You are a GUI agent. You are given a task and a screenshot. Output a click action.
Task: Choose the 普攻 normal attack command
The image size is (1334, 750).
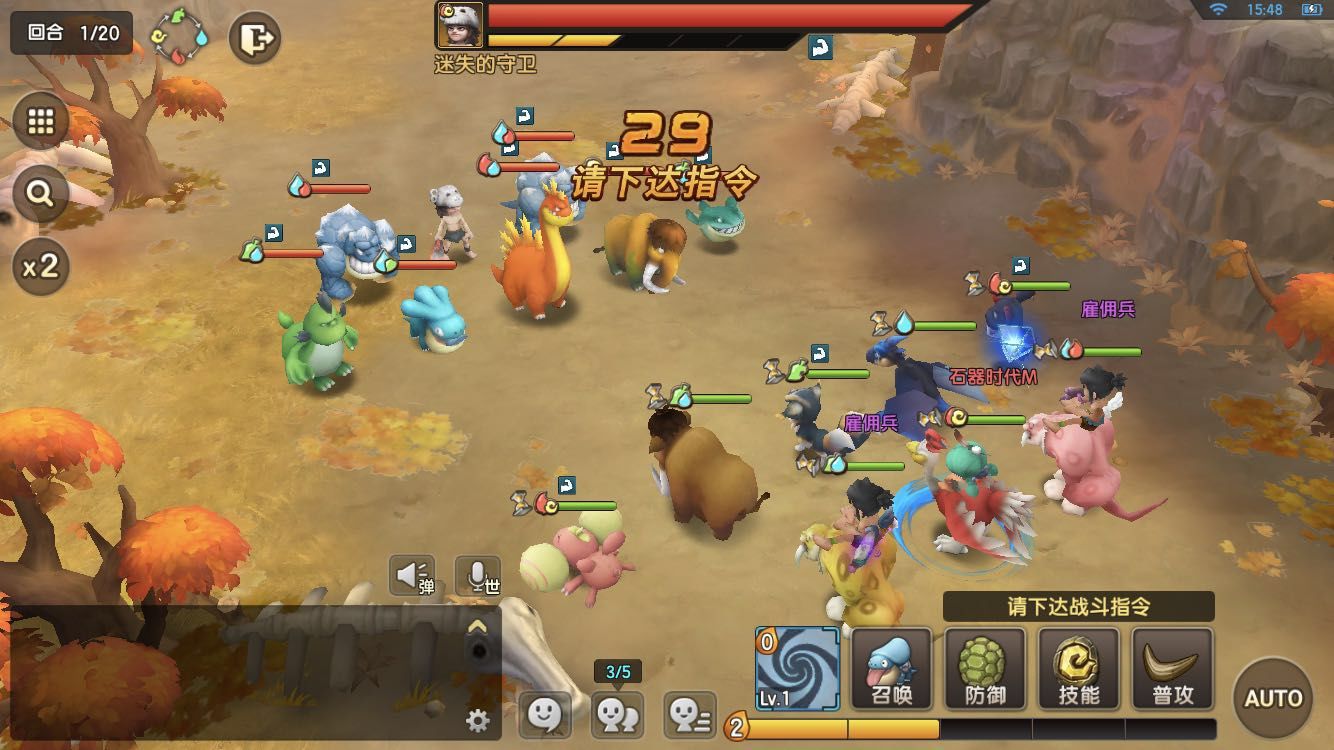1172,669
